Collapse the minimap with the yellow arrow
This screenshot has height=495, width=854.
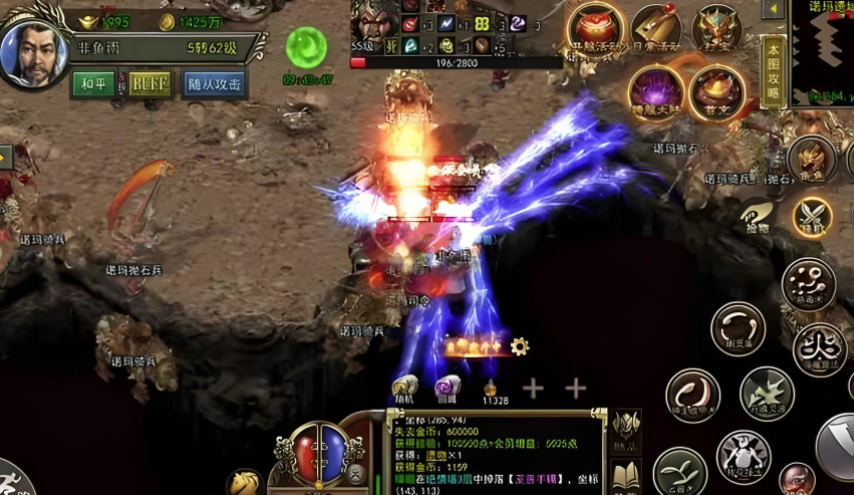click(x=773, y=10)
